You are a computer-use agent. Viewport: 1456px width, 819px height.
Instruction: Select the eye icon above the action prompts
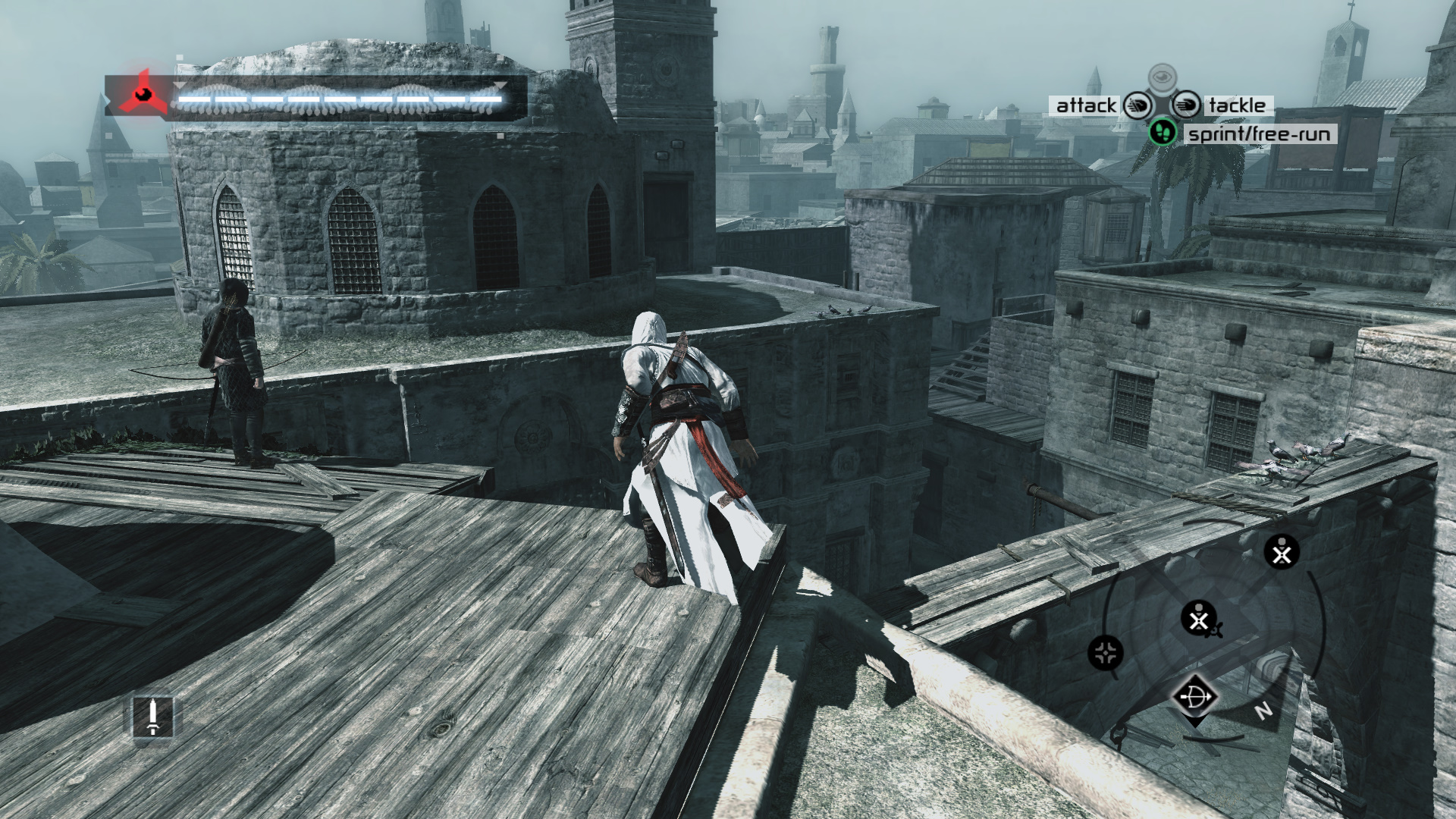[1163, 76]
